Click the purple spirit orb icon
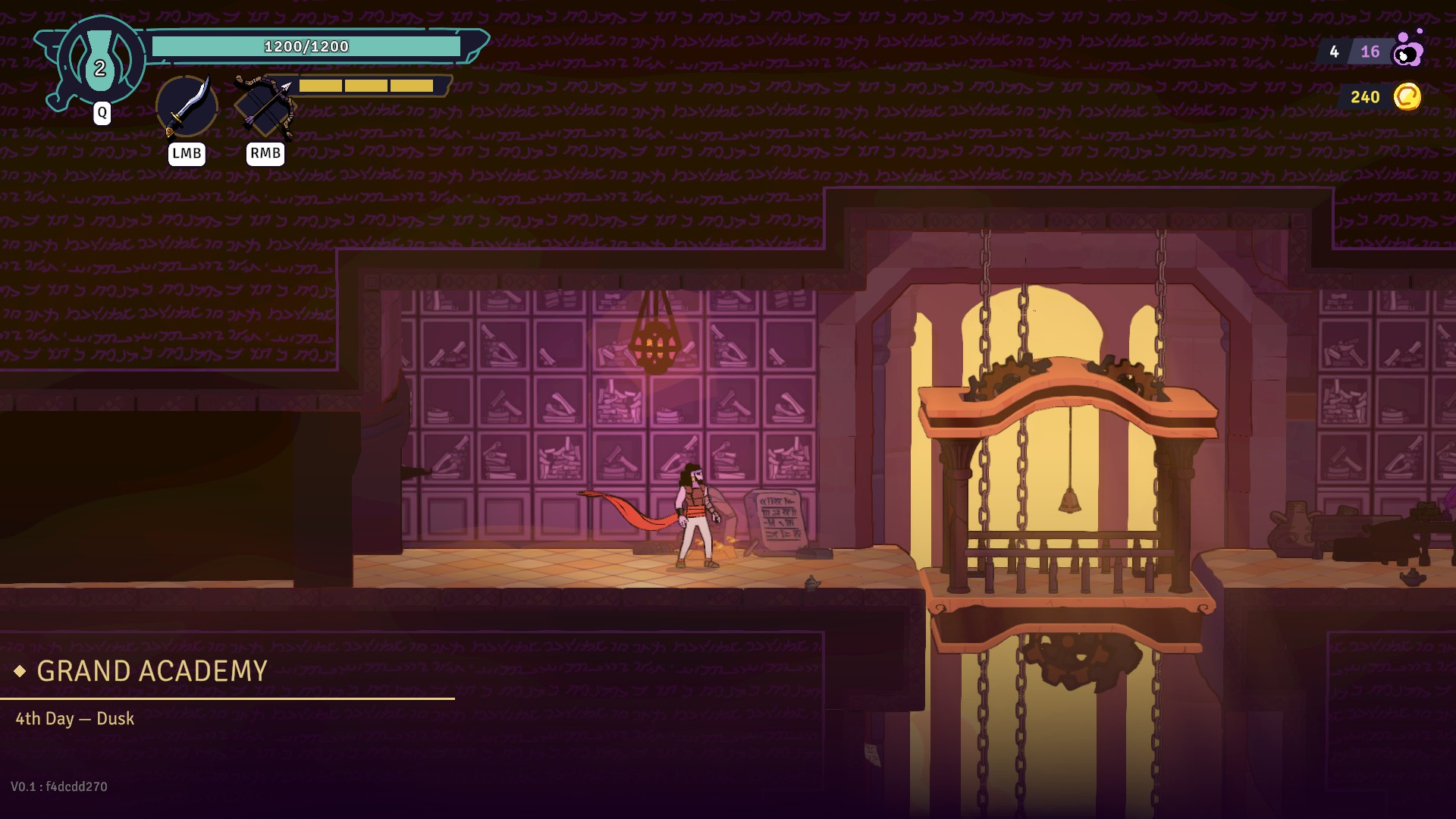The width and height of the screenshot is (1456, 819). point(1409,50)
